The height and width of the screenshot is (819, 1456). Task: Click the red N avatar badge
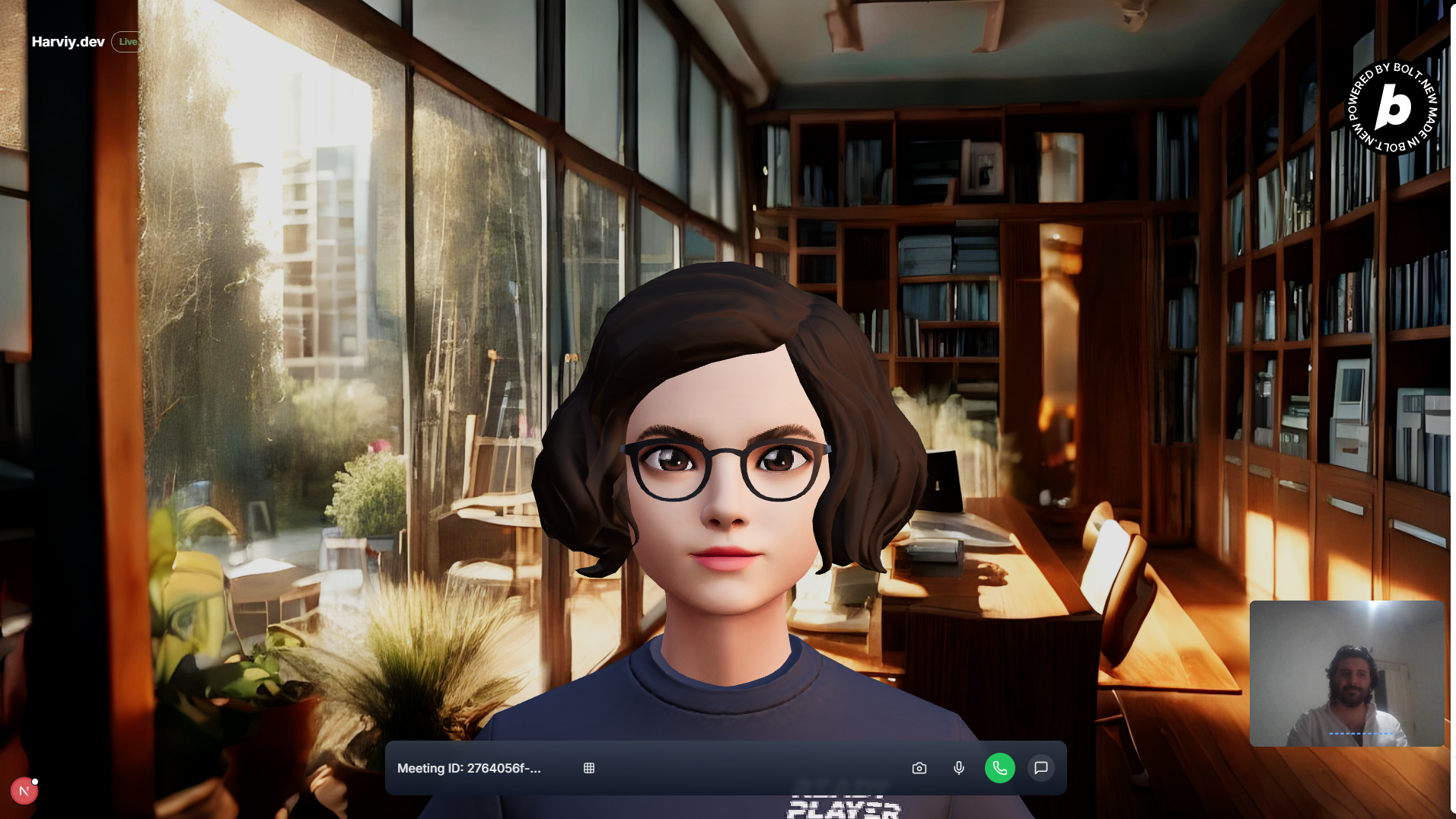point(24,792)
